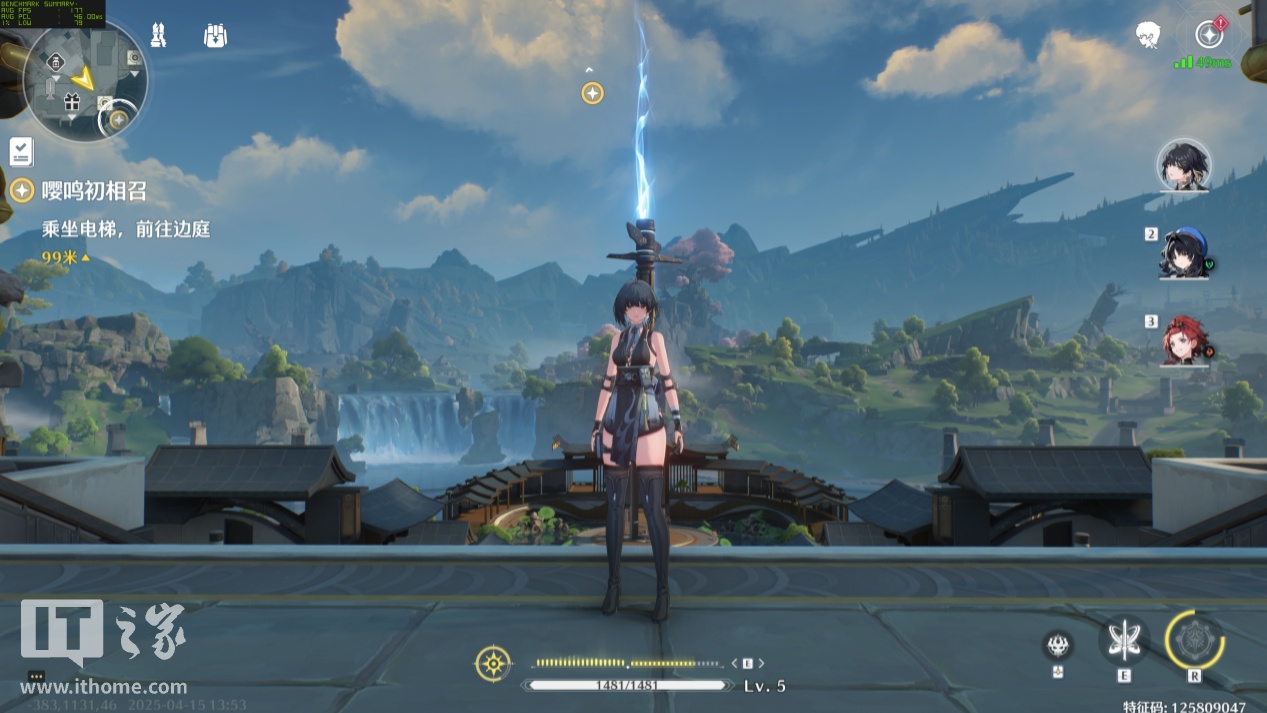Switch to the blue-beret character portrait
This screenshot has height=713, width=1267.
coord(1184,254)
